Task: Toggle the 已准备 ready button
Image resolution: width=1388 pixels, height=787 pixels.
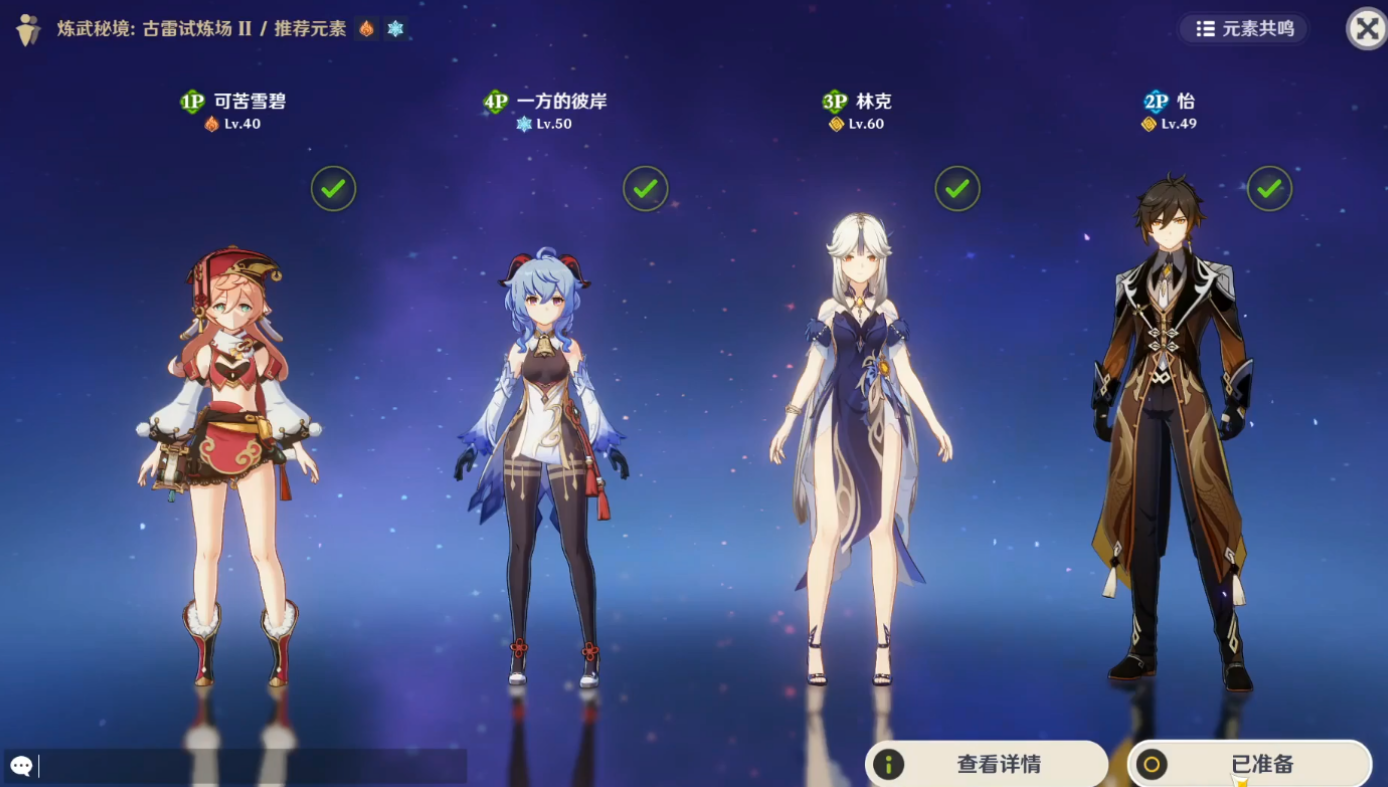Action: (x=1249, y=765)
